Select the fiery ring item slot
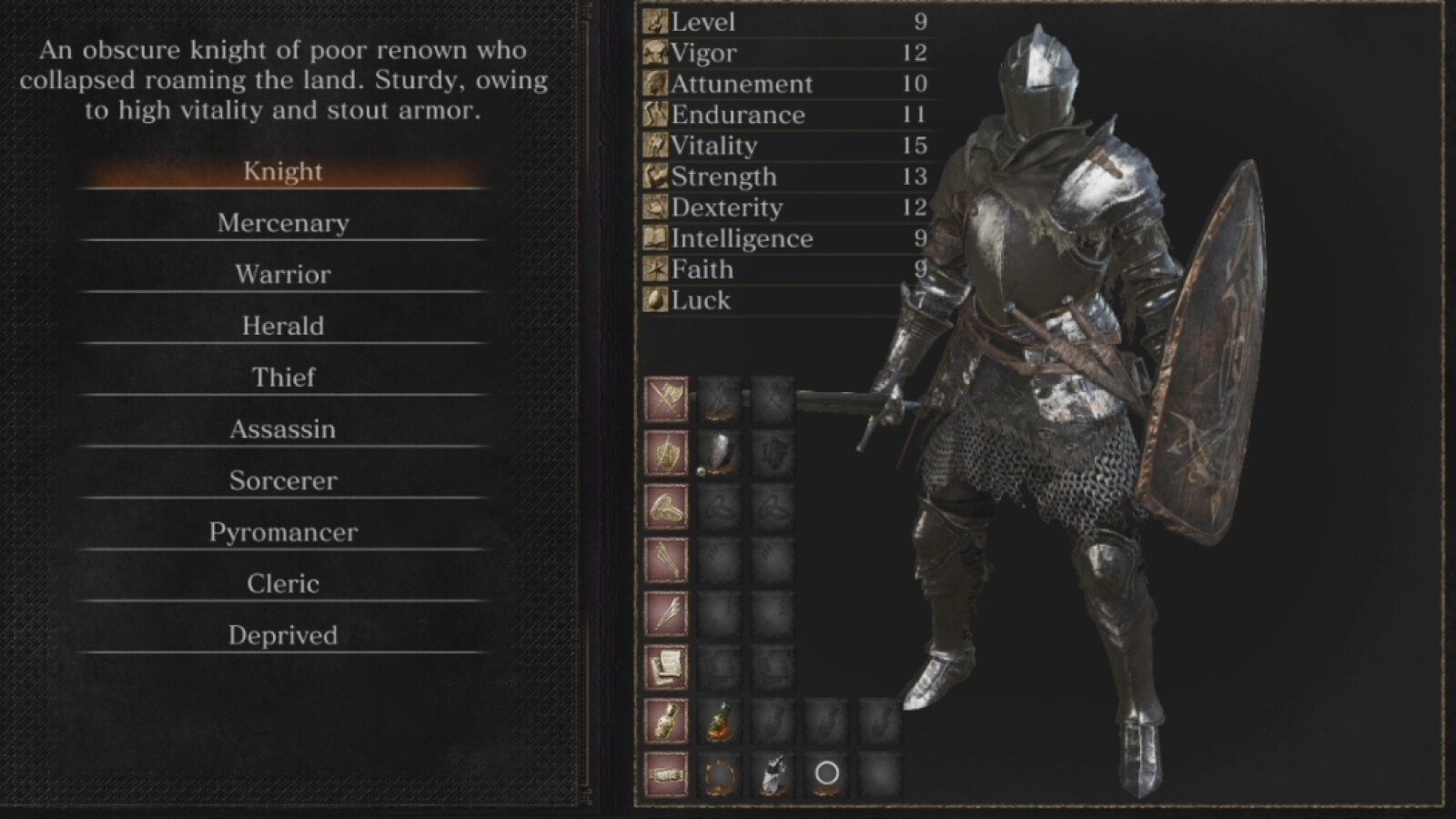Image resolution: width=1456 pixels, height=819 pixels. [x=719, y=775]
